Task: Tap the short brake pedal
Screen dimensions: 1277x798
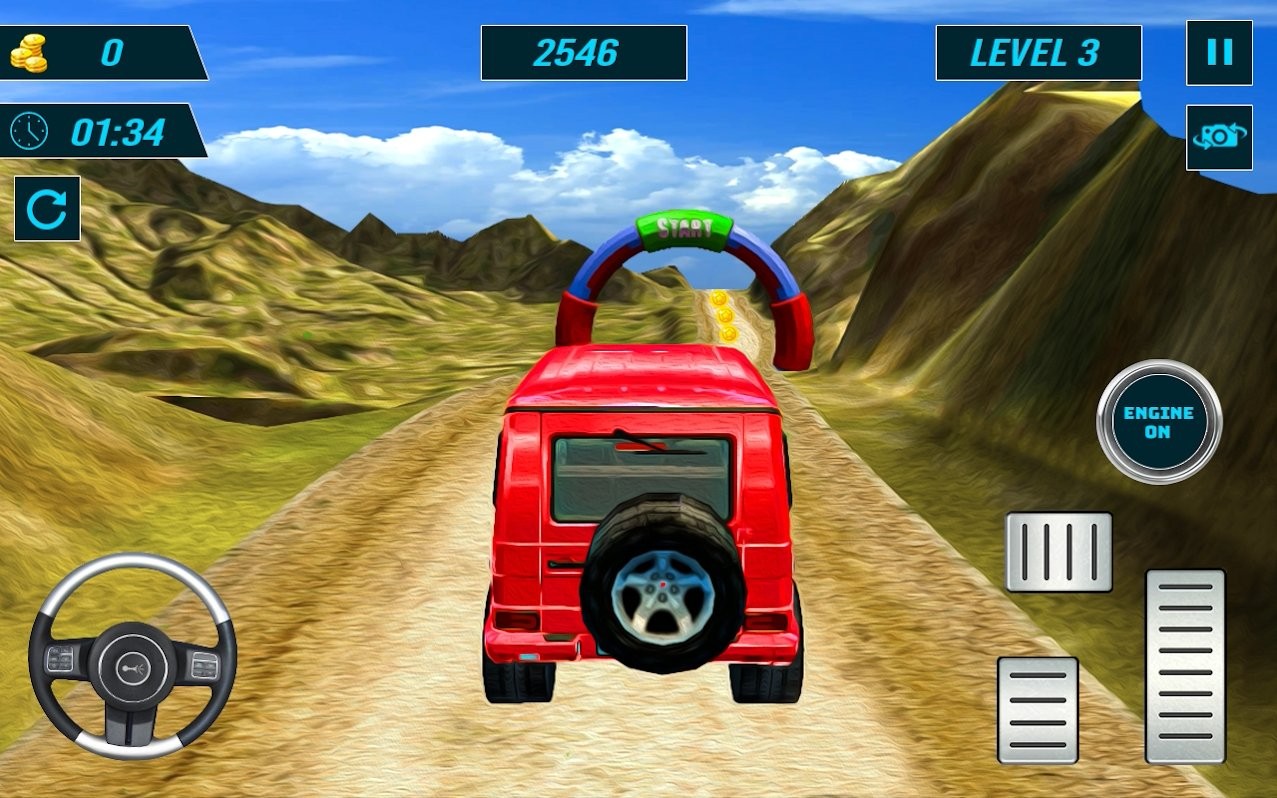Action: tap(1038, 709)
